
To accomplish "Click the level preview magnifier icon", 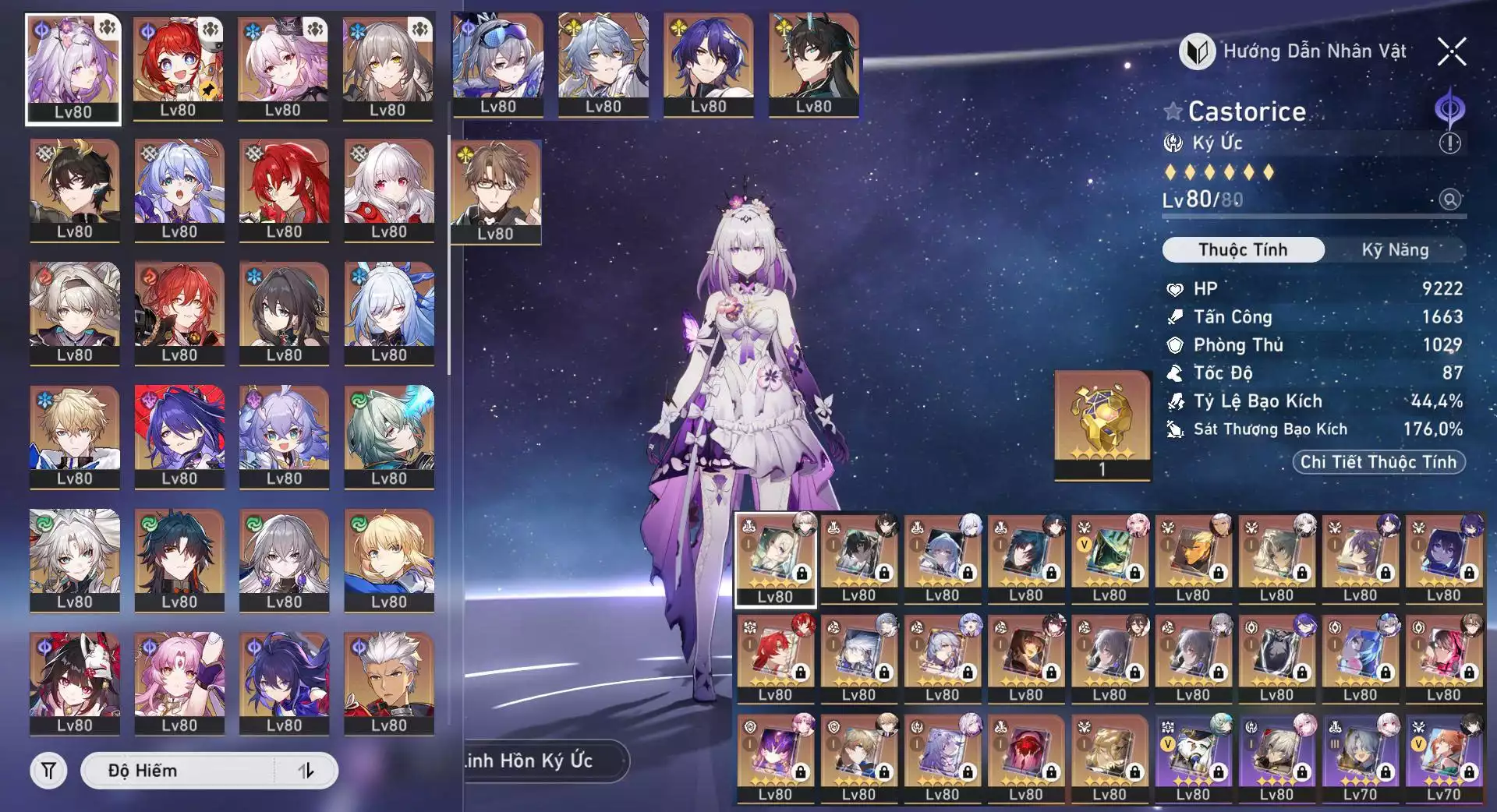I will [1449, 199].
